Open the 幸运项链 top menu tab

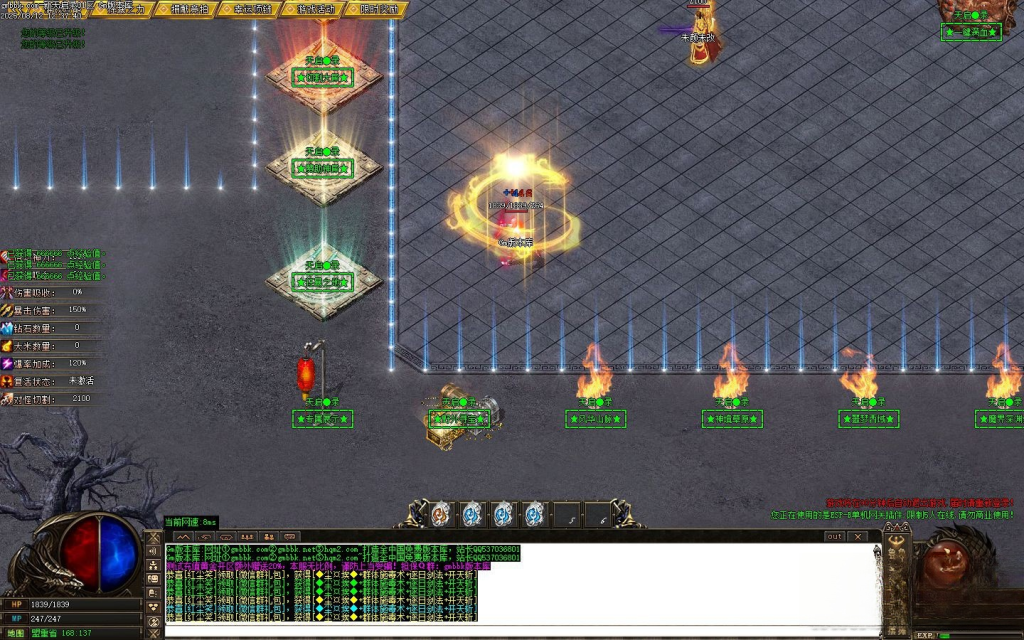[251, 9]
